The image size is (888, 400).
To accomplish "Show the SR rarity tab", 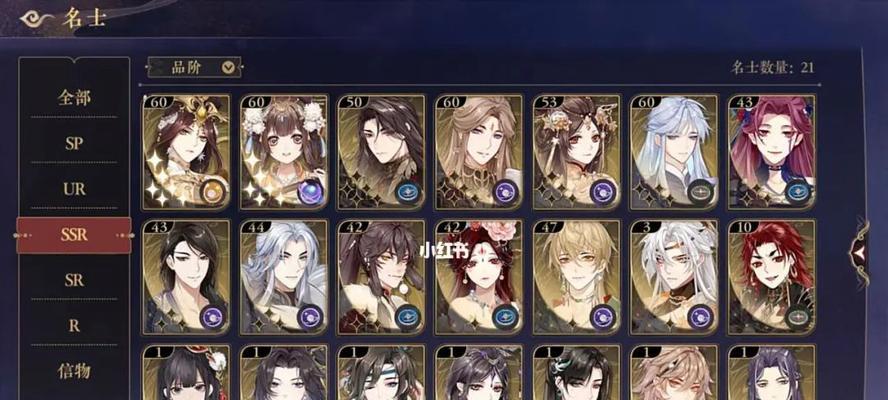I will (x=74, y=280).
